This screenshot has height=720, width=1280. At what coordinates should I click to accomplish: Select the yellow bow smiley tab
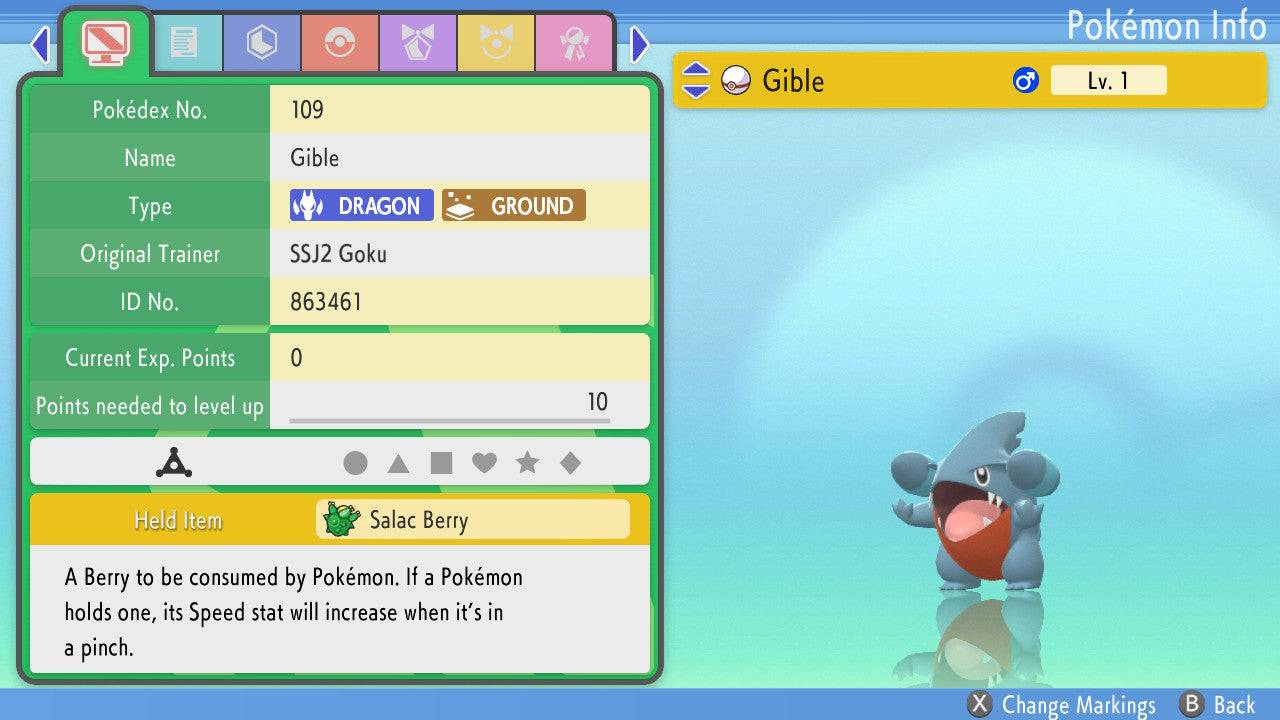click(495, 43)
